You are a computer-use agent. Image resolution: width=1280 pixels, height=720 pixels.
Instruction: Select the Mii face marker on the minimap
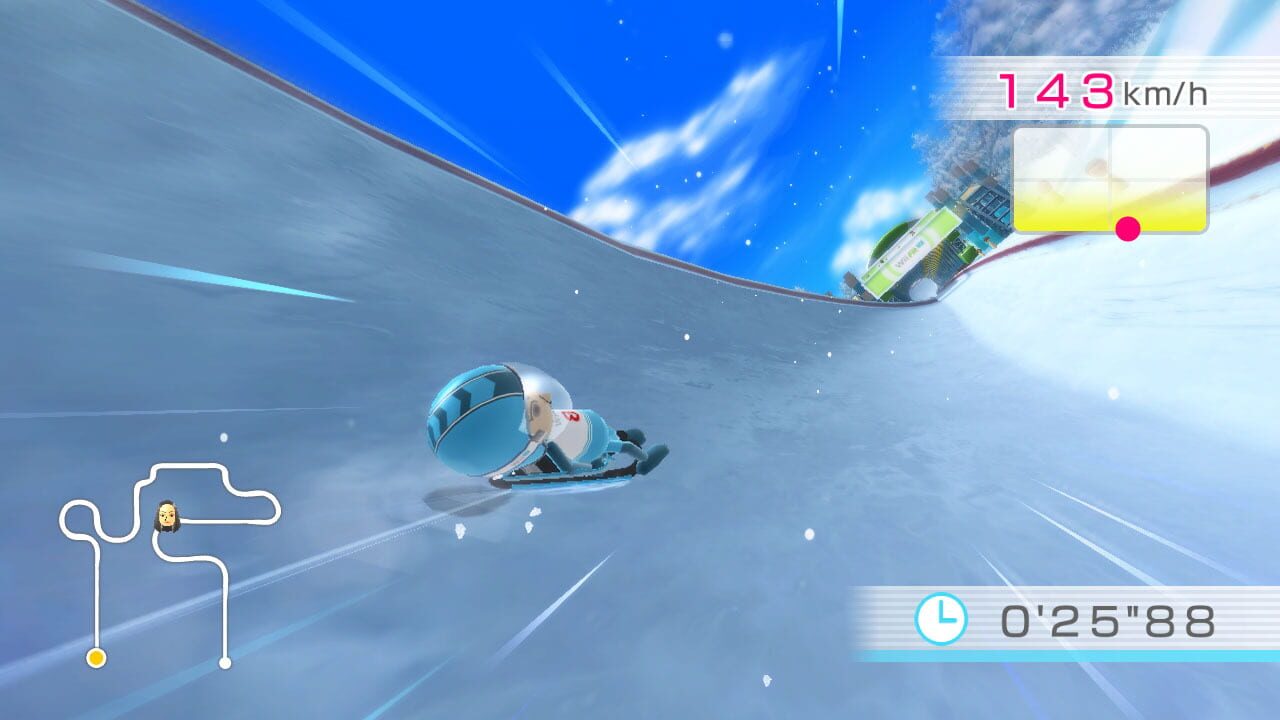pyautogui.click(x=166, y=513)
